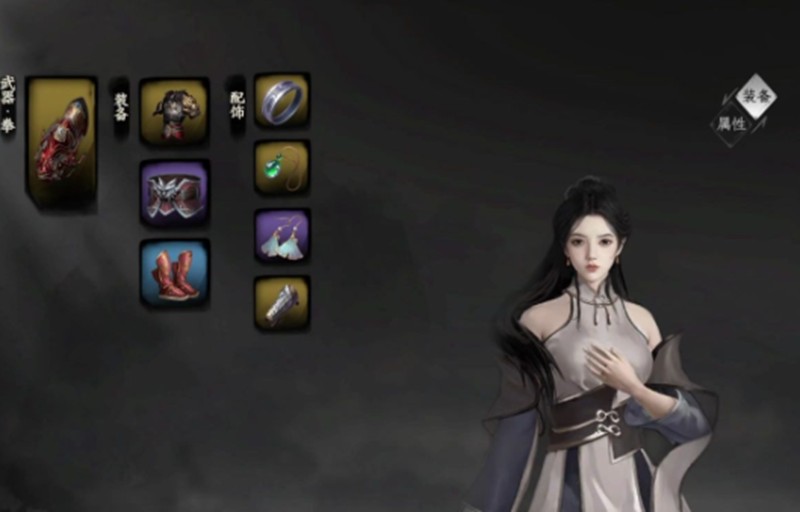The image size is (800, 512).
Task: Choose the red boots equipment slot
Action: click(x=174, y=272)
